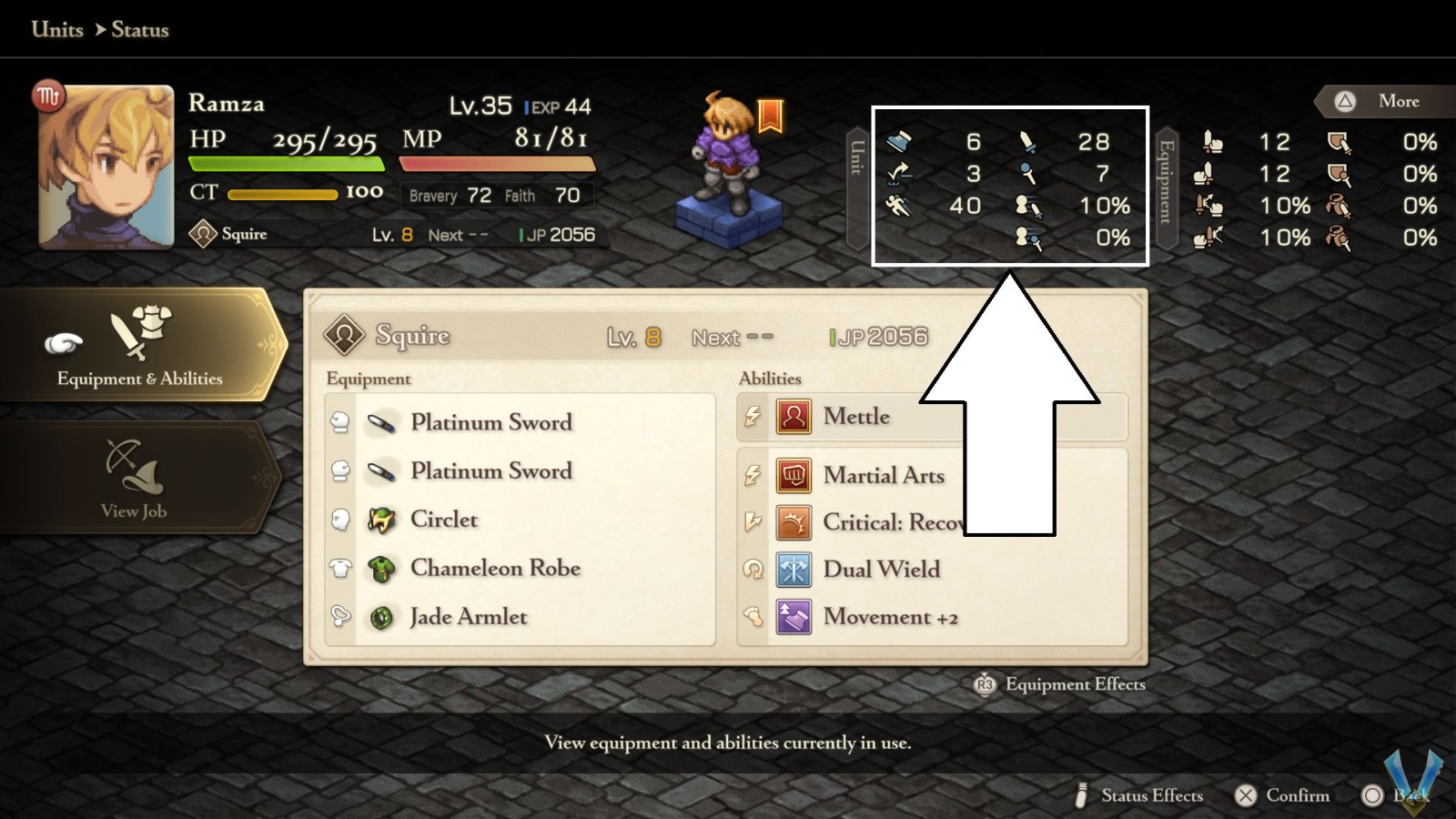Click the Equipment Effects button
The height and width of the screenshot is (819, 1456).
(x=1058, y=684)
